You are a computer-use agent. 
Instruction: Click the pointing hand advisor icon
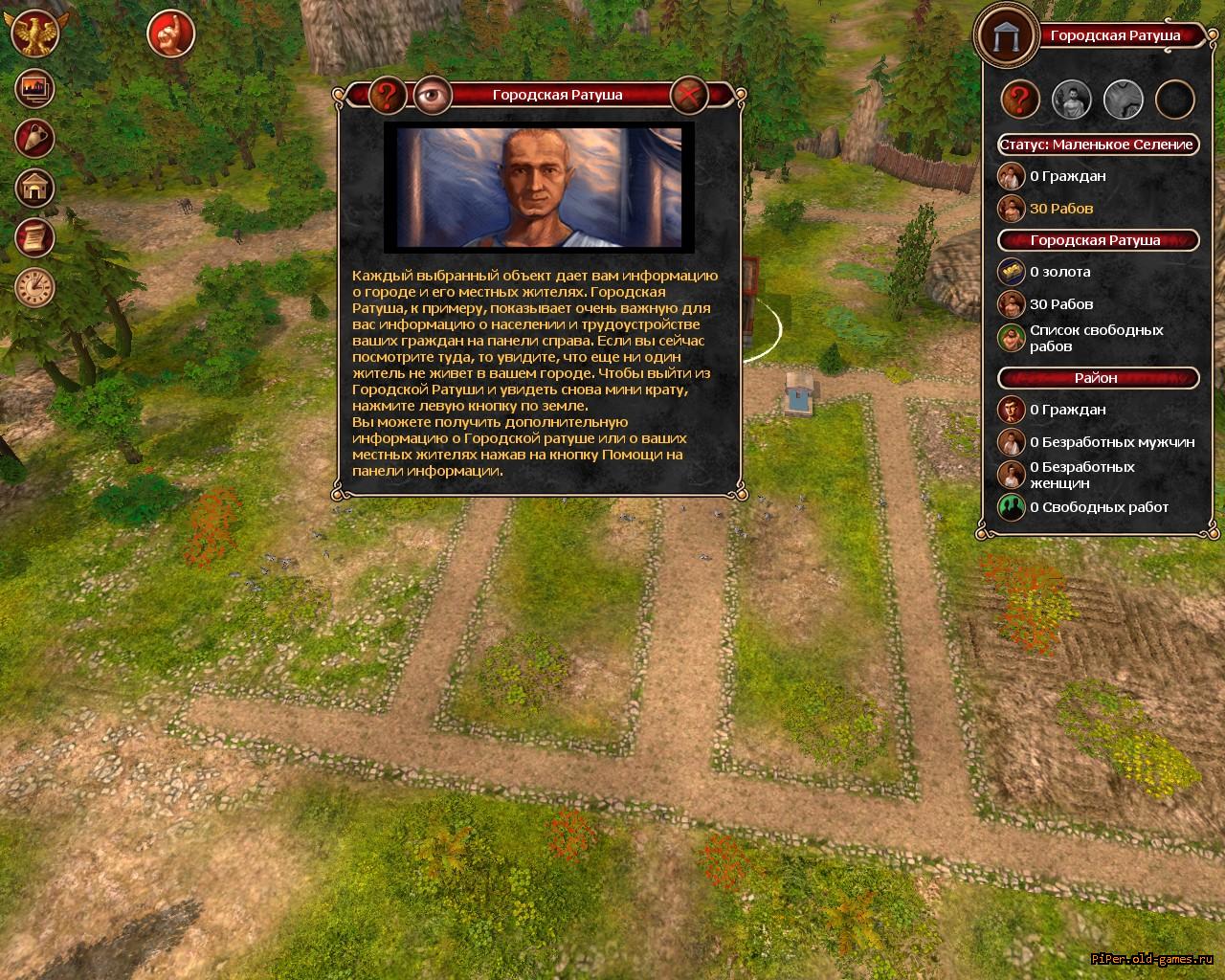pos(171,34)
